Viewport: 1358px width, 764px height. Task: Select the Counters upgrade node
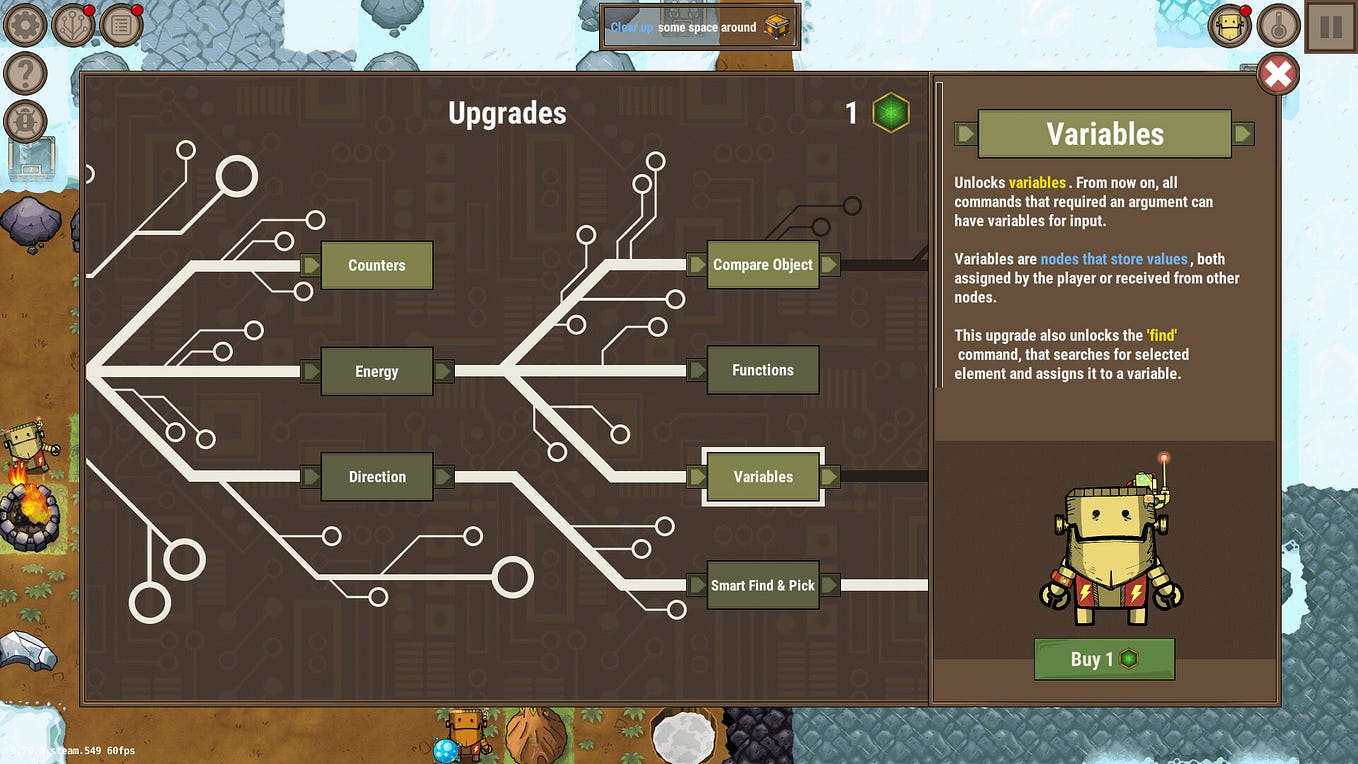tap(376, 265)
